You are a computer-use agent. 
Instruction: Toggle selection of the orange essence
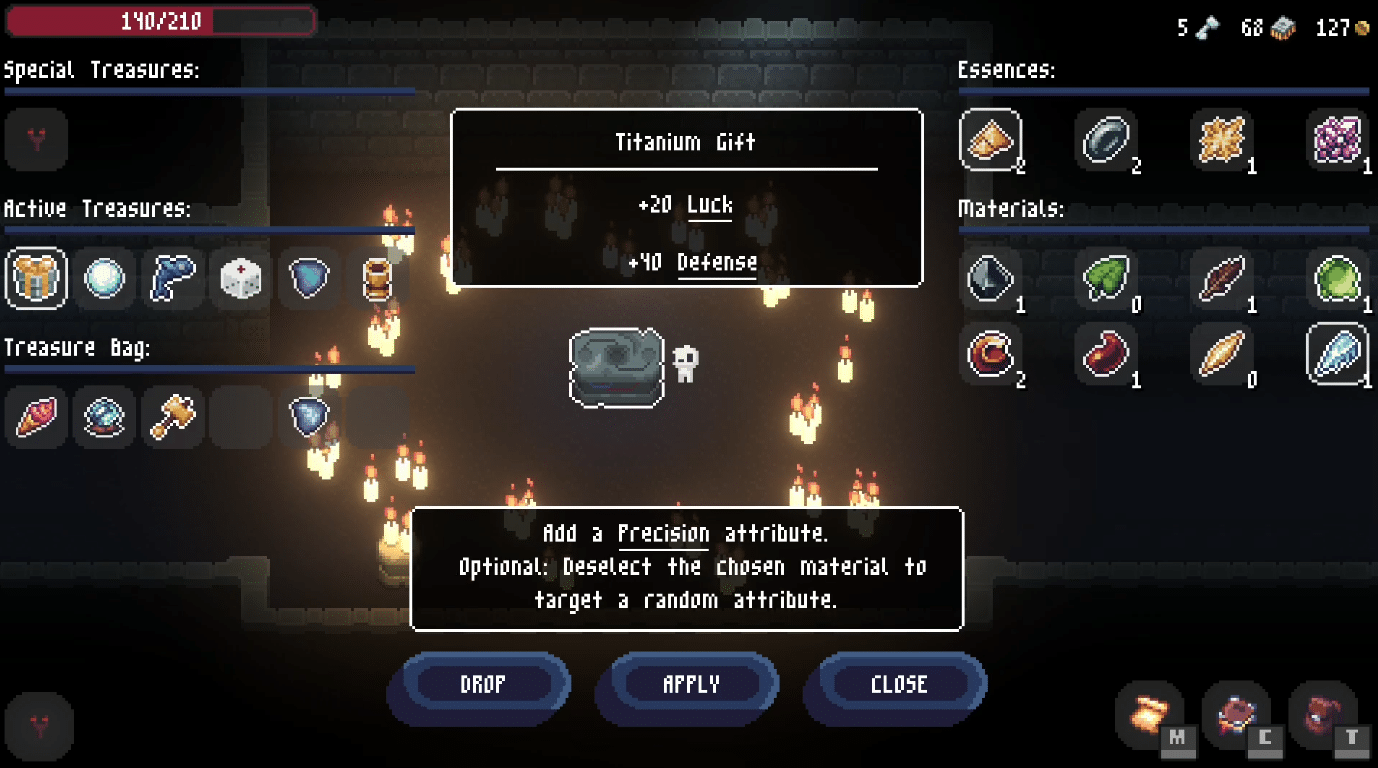990,140
